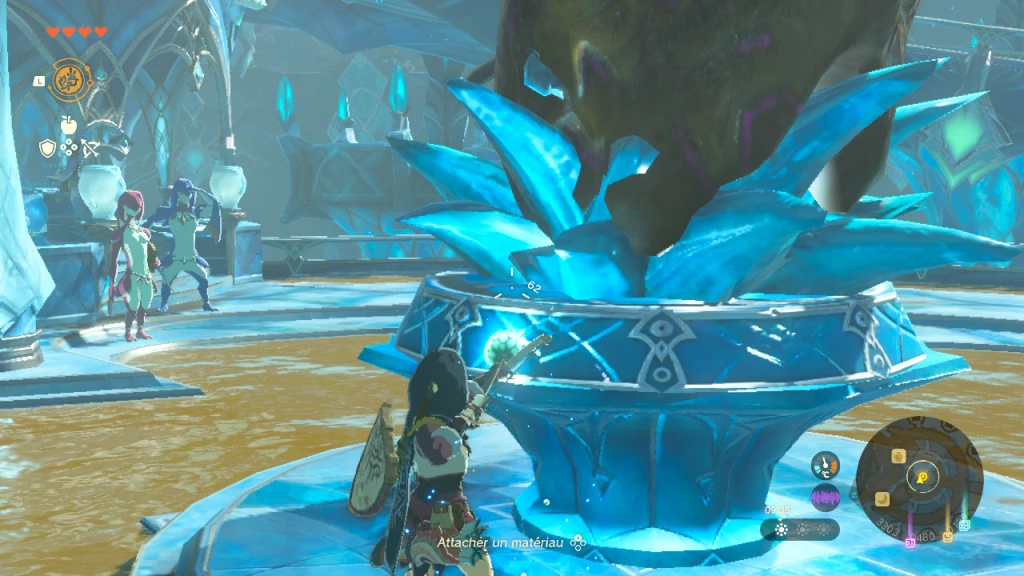Select the light blue pin marker
This screenshot has width=1024, height=576.
[964, 525]
